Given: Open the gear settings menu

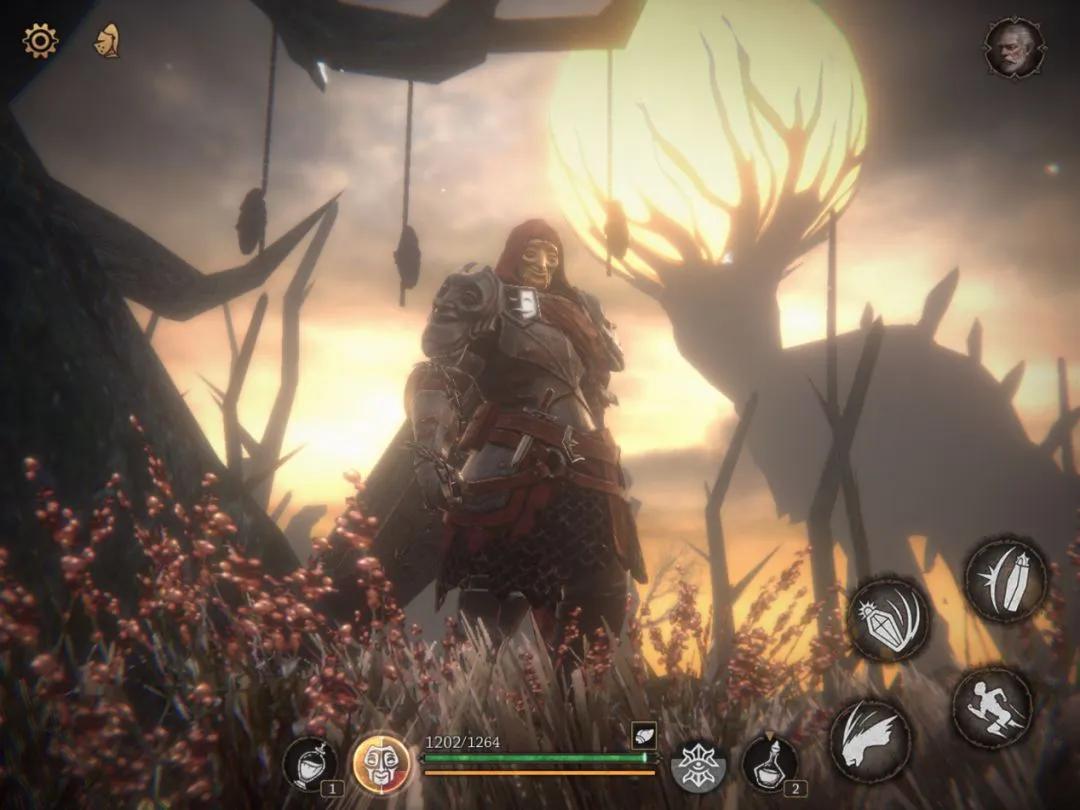Looking at the screenshot, I should coord(40,41).
